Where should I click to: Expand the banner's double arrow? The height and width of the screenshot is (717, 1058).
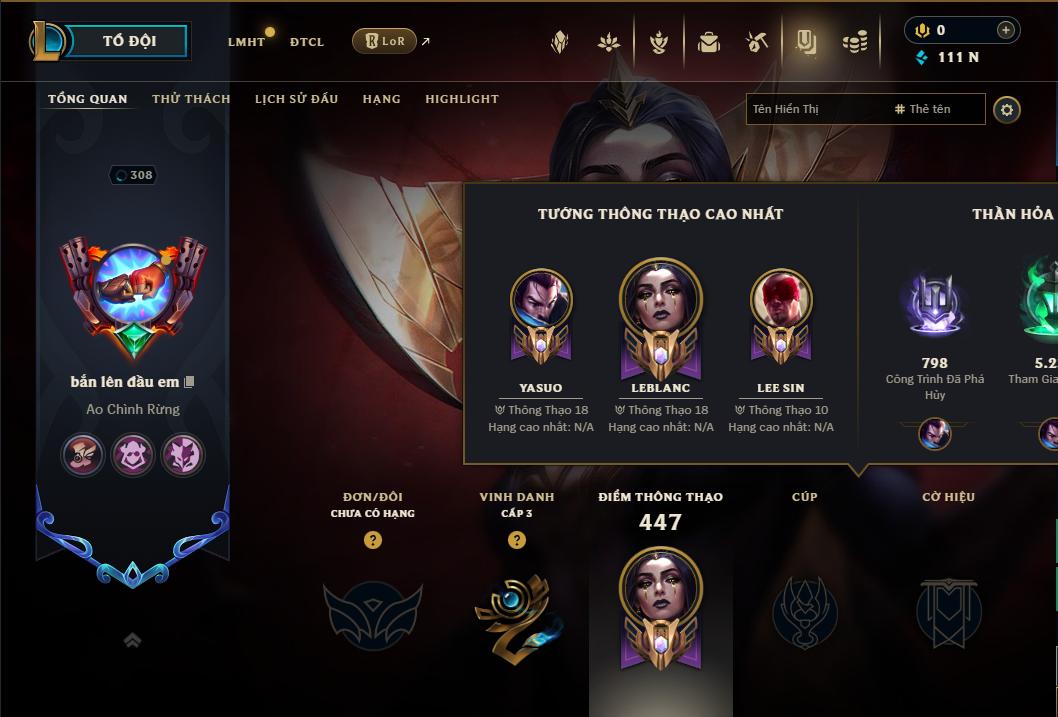[132, 641]
